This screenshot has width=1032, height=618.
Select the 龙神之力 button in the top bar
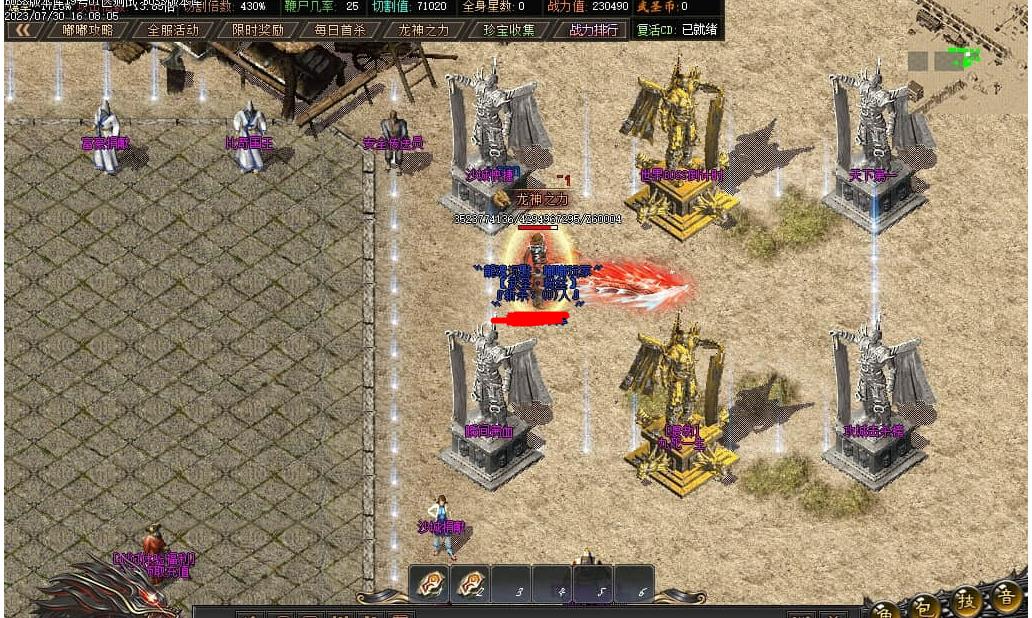(x=424, y=30)
